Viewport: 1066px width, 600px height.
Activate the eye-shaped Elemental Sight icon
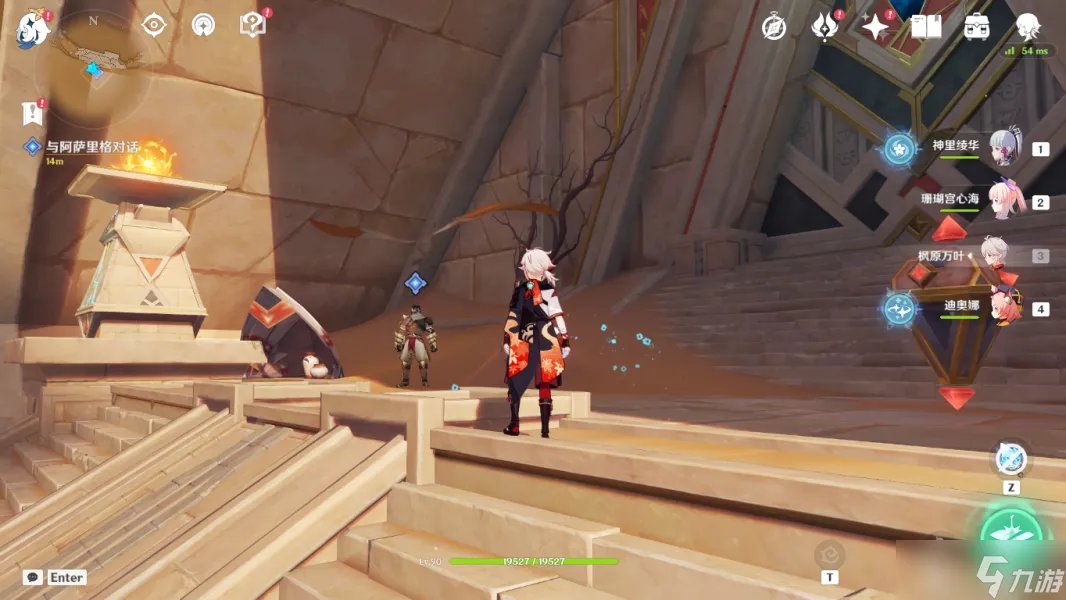pos(153,25)
